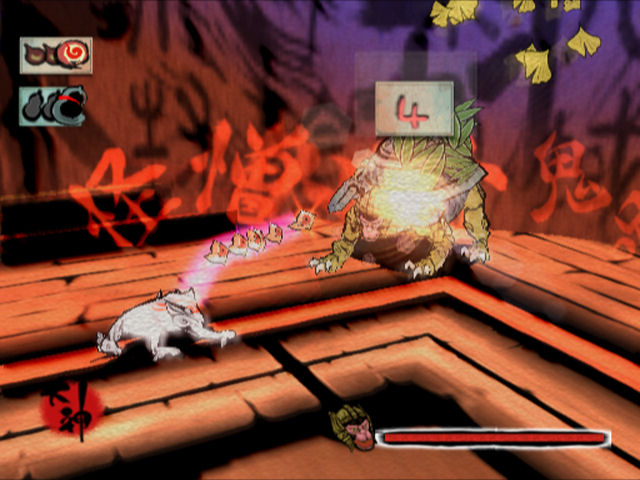Select the red swirl icon panel

click(x=55, y=56)
